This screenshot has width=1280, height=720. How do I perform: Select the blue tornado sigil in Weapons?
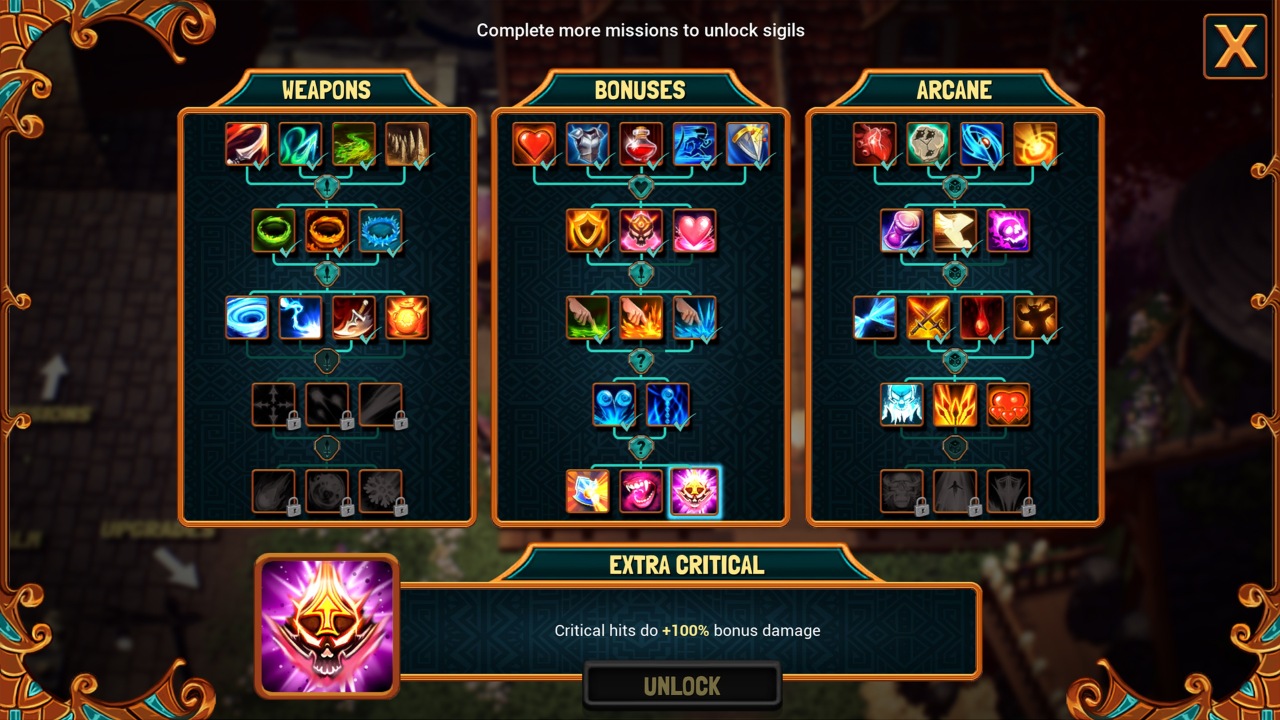(246, 320)
